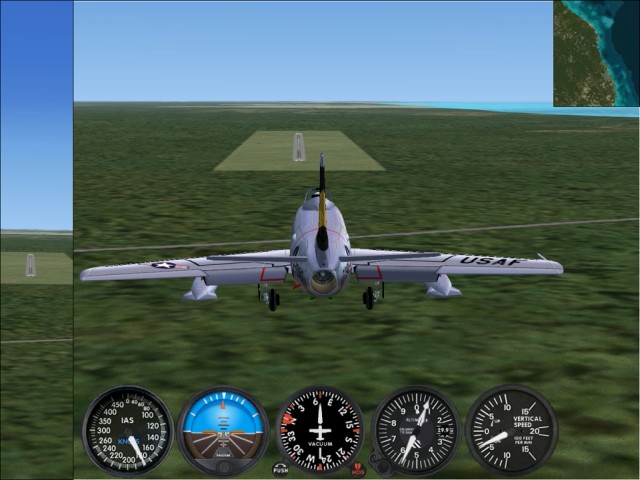Turn the PUSH knob on the heading gauge

(281, 468)
